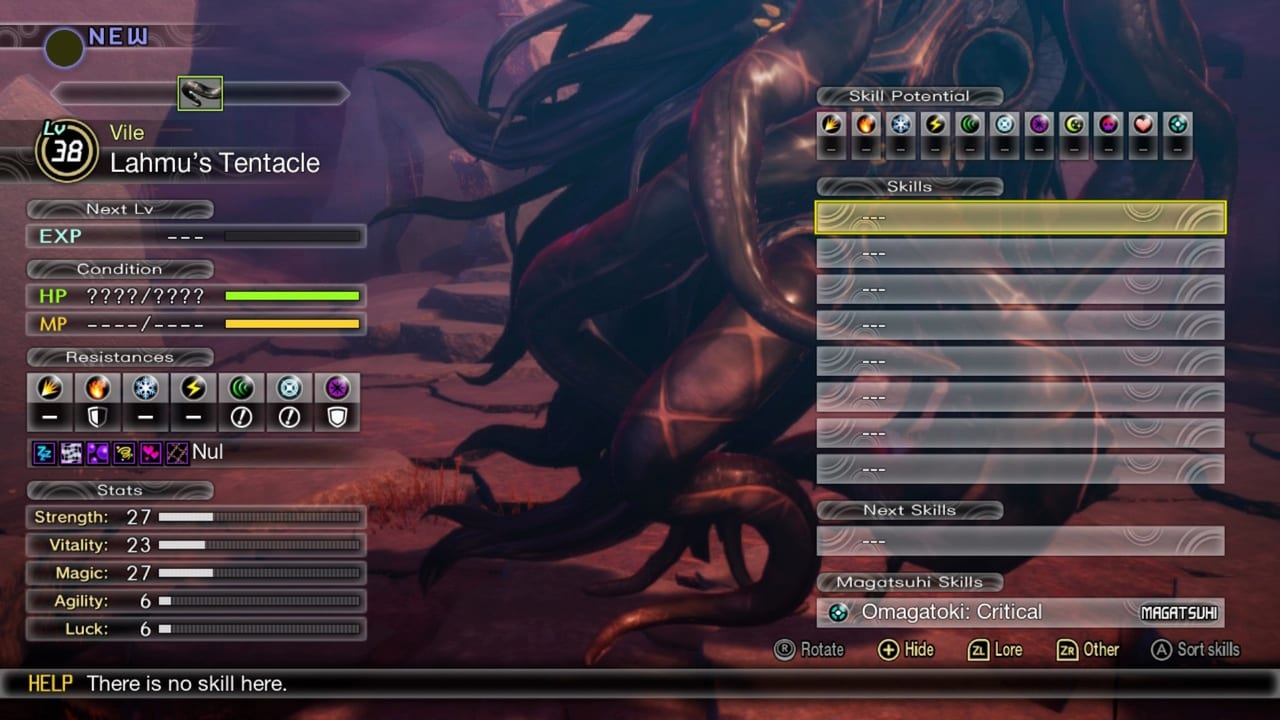Image resolution: width=1280 pixels, height=720 pixels.
Task: Select the Force skill potential icon
Action: coord(970,125)
